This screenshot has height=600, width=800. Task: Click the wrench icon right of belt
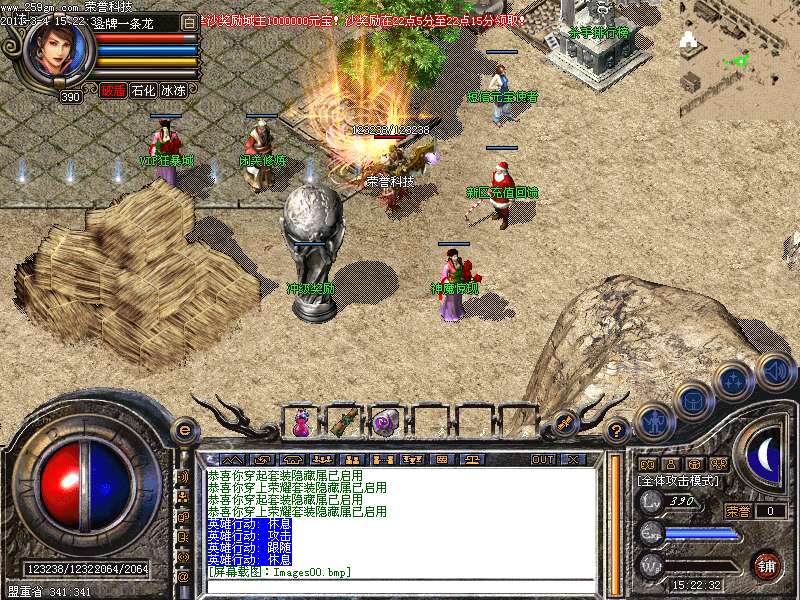pyautogui.click(x=564, y=423)
